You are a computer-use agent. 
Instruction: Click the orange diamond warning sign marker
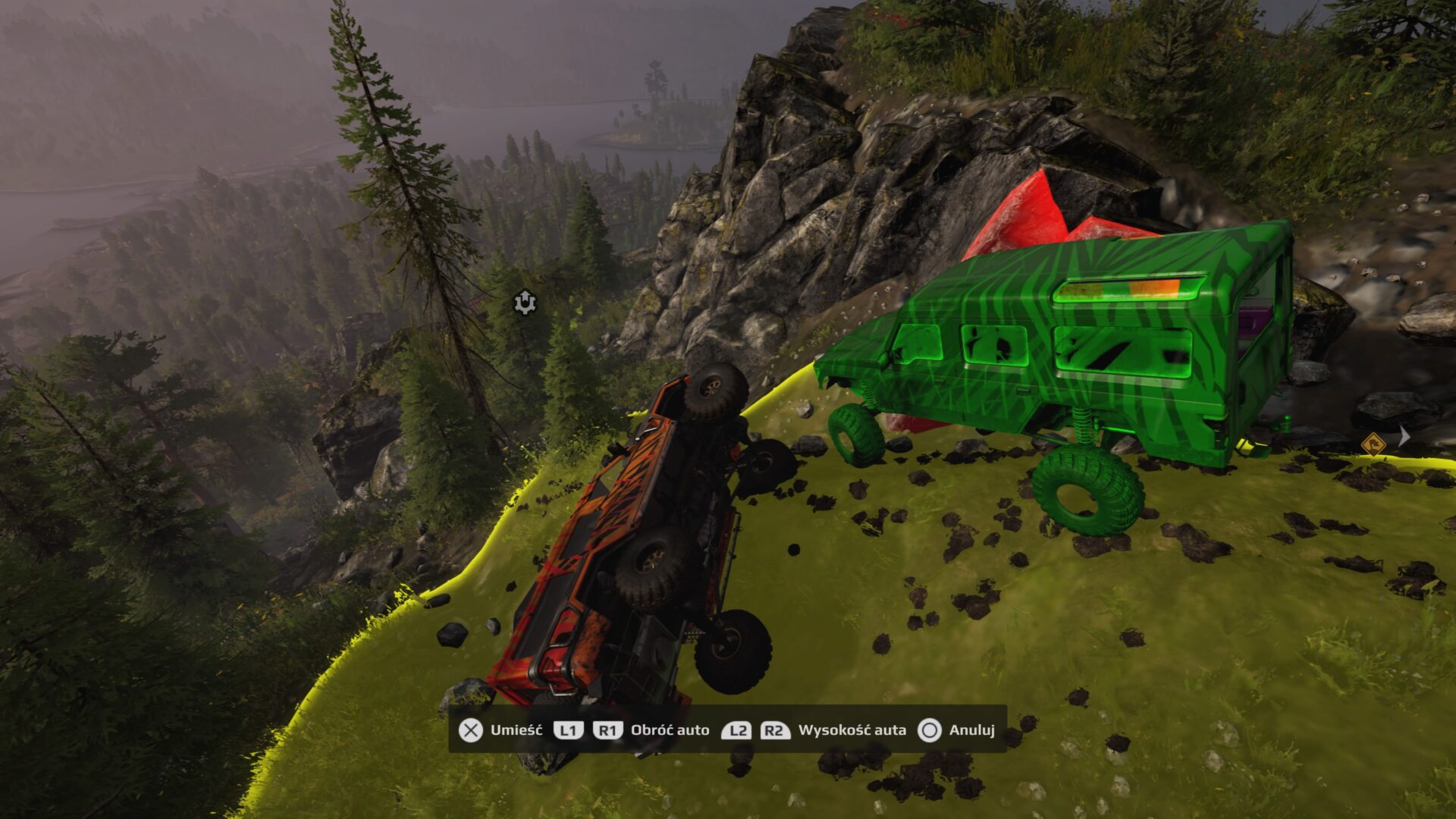coord(1373,444)
